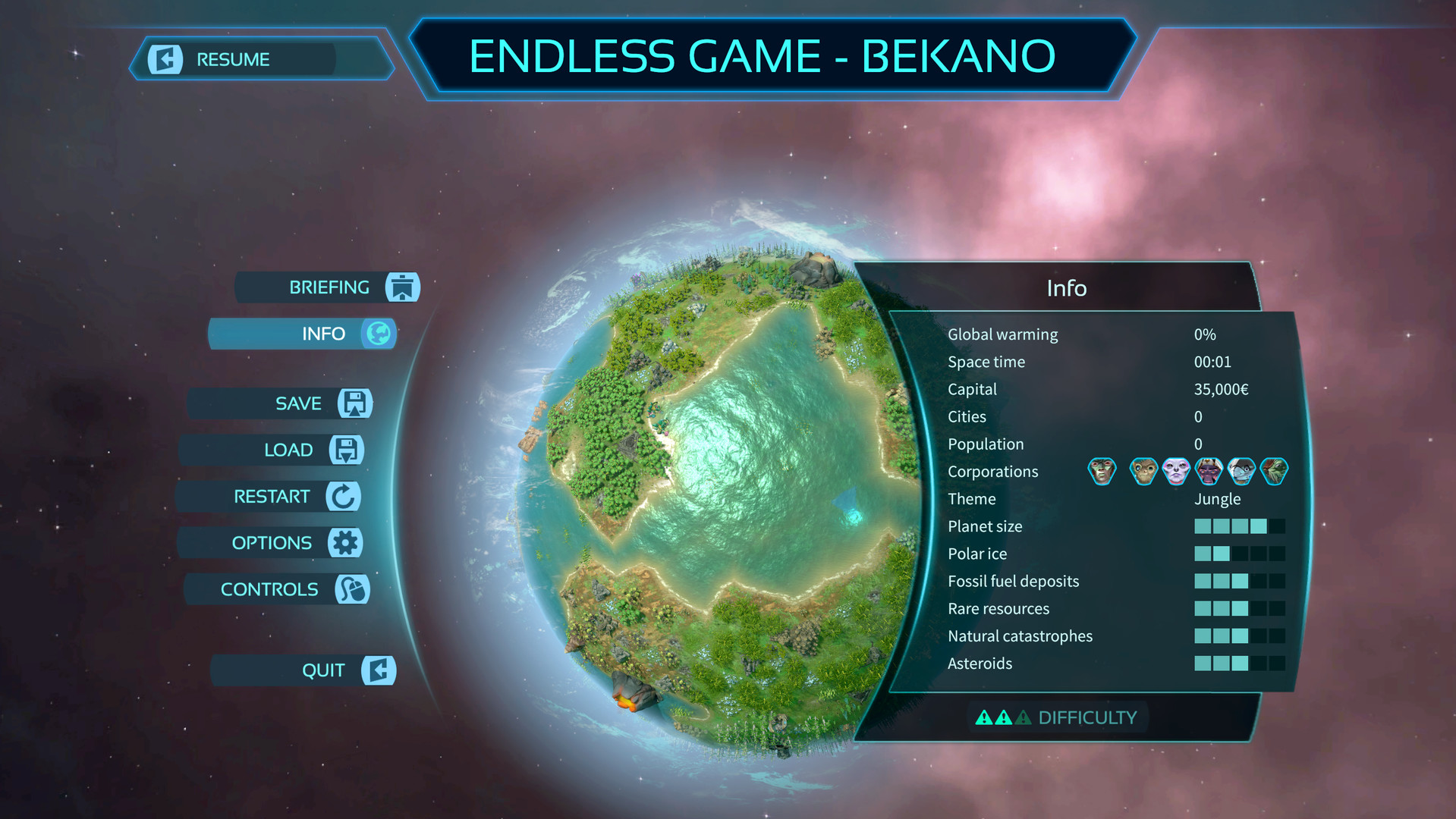Click the Restart circular arrow icon
The height and width of the screenshot is (819, 1456).
[341, 496]
